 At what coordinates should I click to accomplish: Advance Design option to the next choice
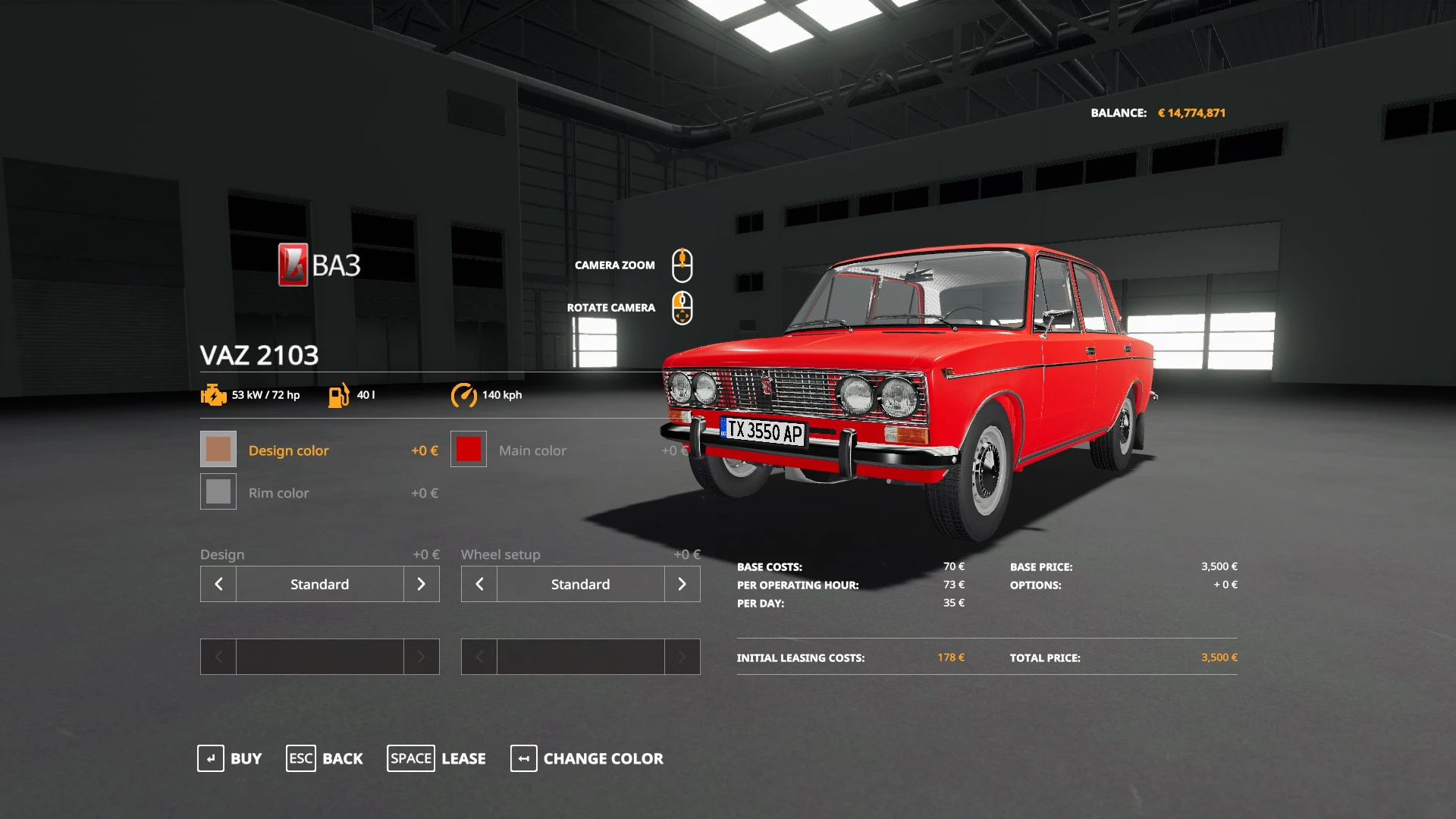tap(421, 584)
